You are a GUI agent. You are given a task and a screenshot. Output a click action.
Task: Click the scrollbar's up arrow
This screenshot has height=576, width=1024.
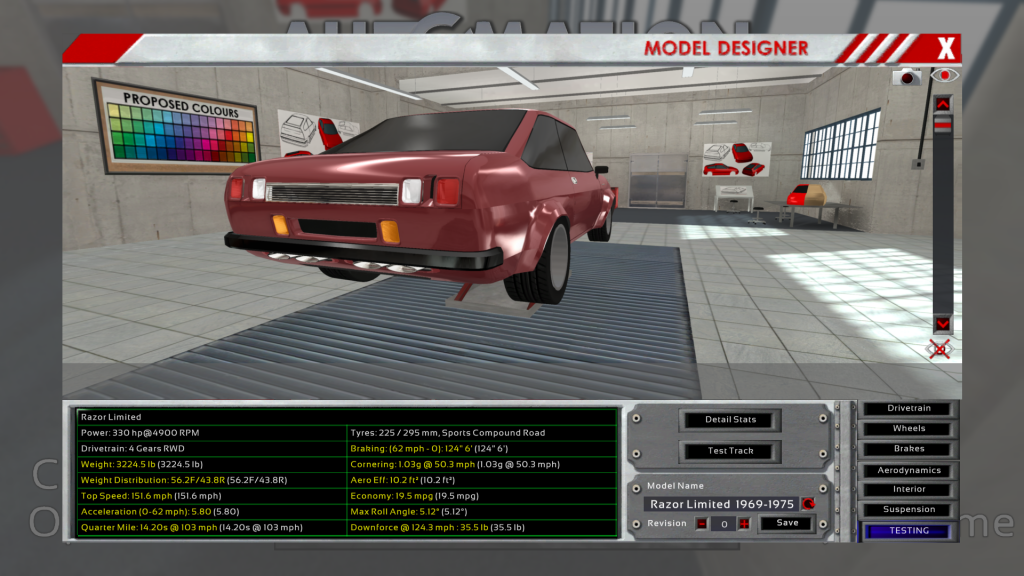(x=942, y=103)
